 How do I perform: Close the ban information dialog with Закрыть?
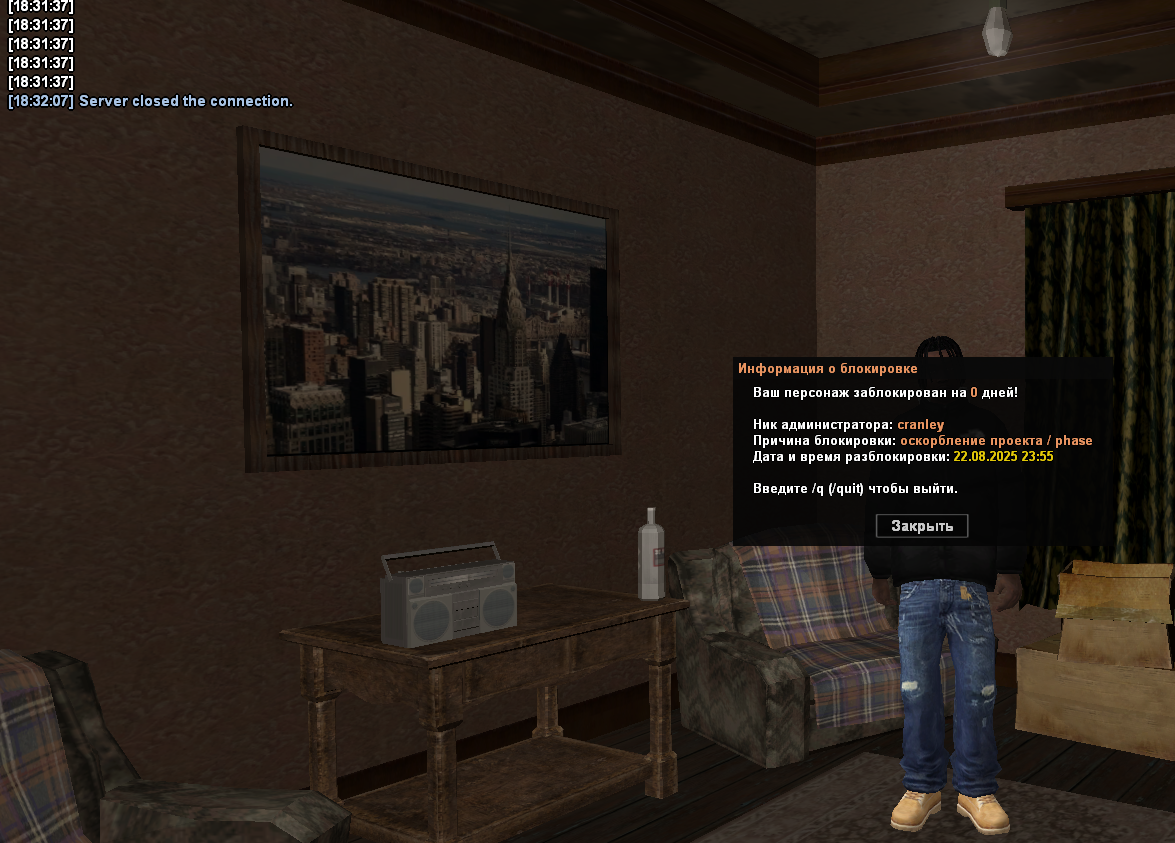pos(922,526)
